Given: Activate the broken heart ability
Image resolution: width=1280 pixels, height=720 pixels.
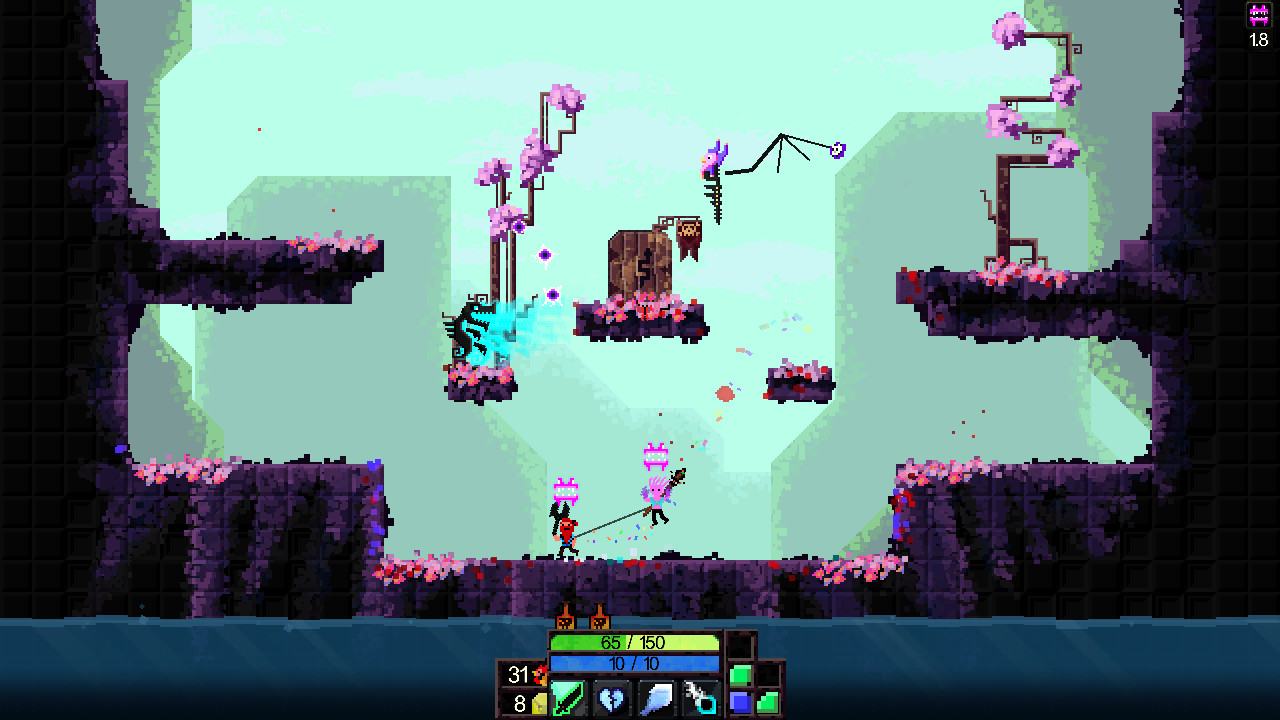Looking at the screenshot, I should 611,697.
